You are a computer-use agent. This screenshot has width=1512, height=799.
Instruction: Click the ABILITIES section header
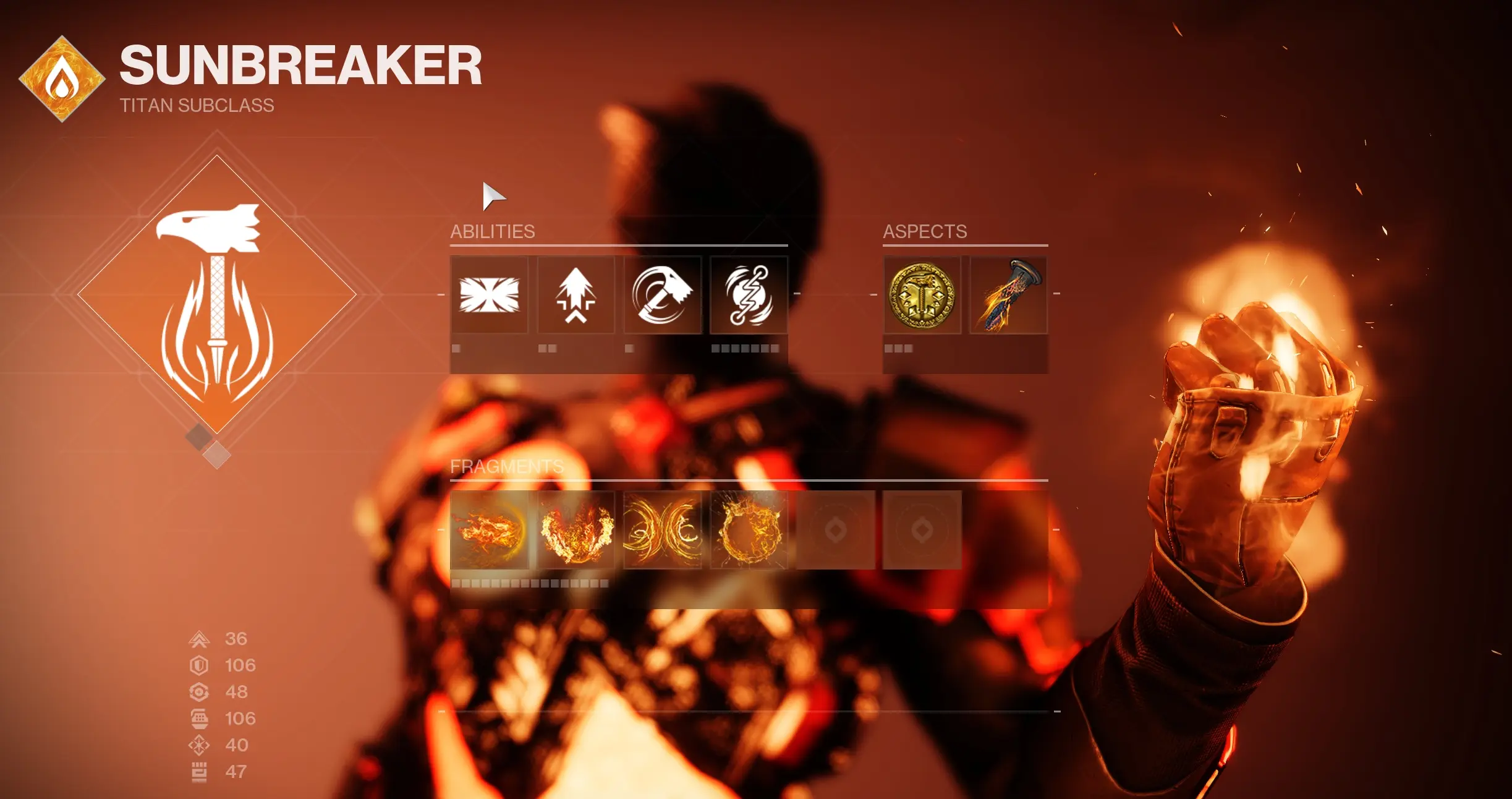(x=493, y=233)
